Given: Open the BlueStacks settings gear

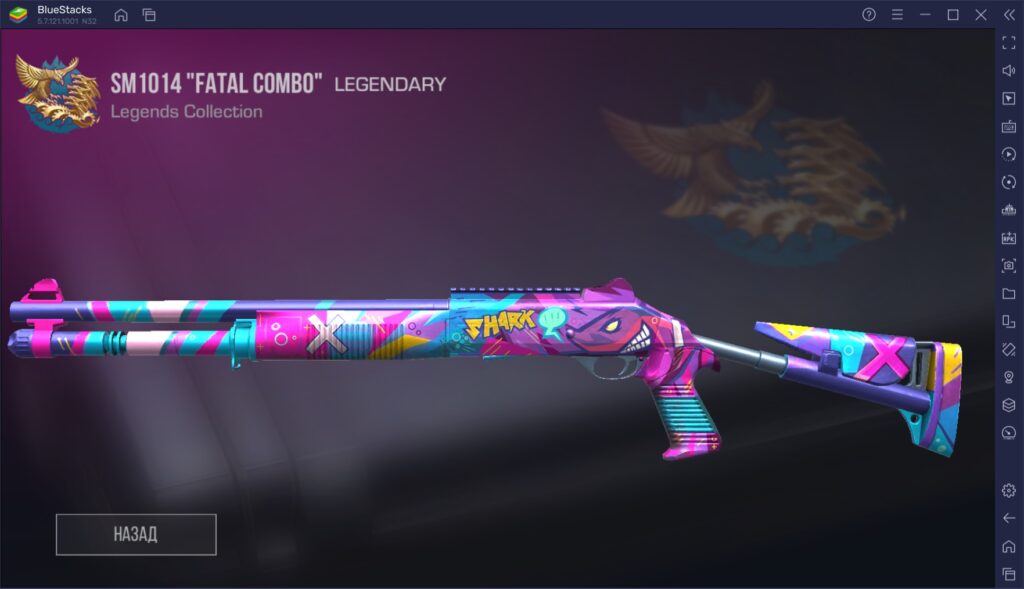Looking at the screenshot, I should click(1008, 490).
